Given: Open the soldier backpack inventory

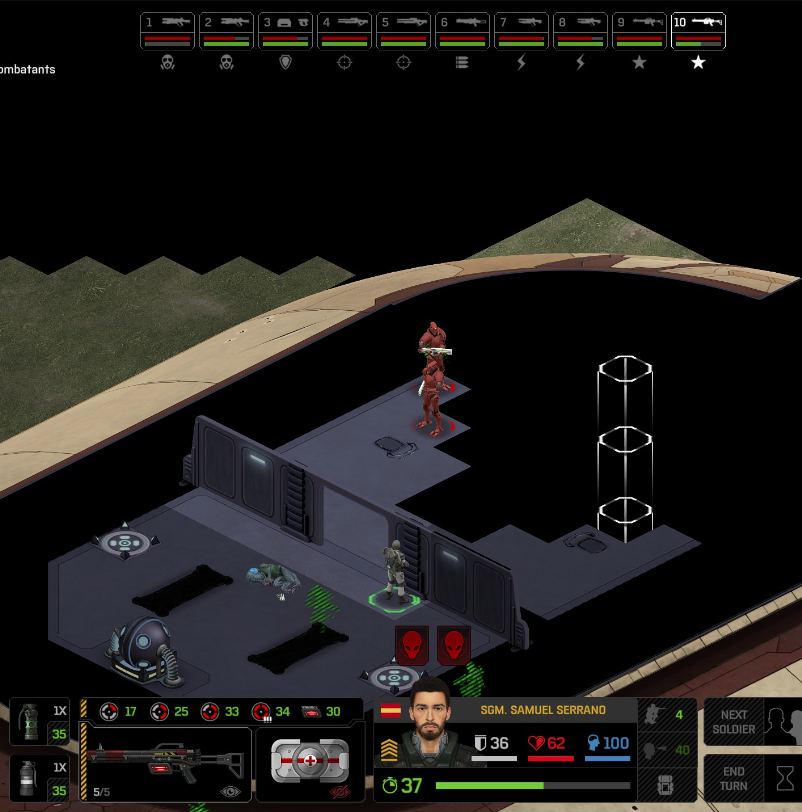Looking at the screenshot, I should [667, 784].
